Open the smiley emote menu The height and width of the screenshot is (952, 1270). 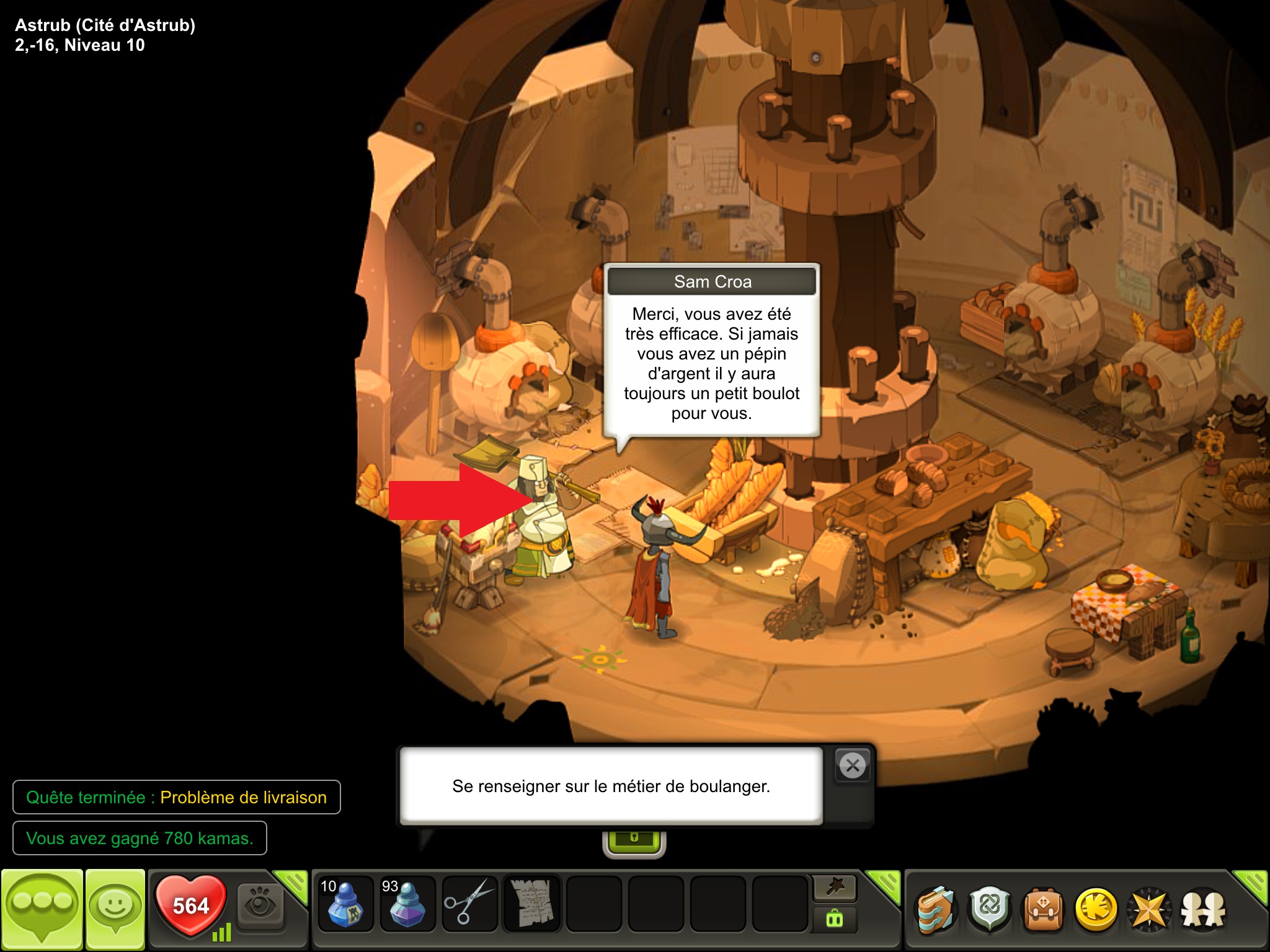tap(115, 909)
